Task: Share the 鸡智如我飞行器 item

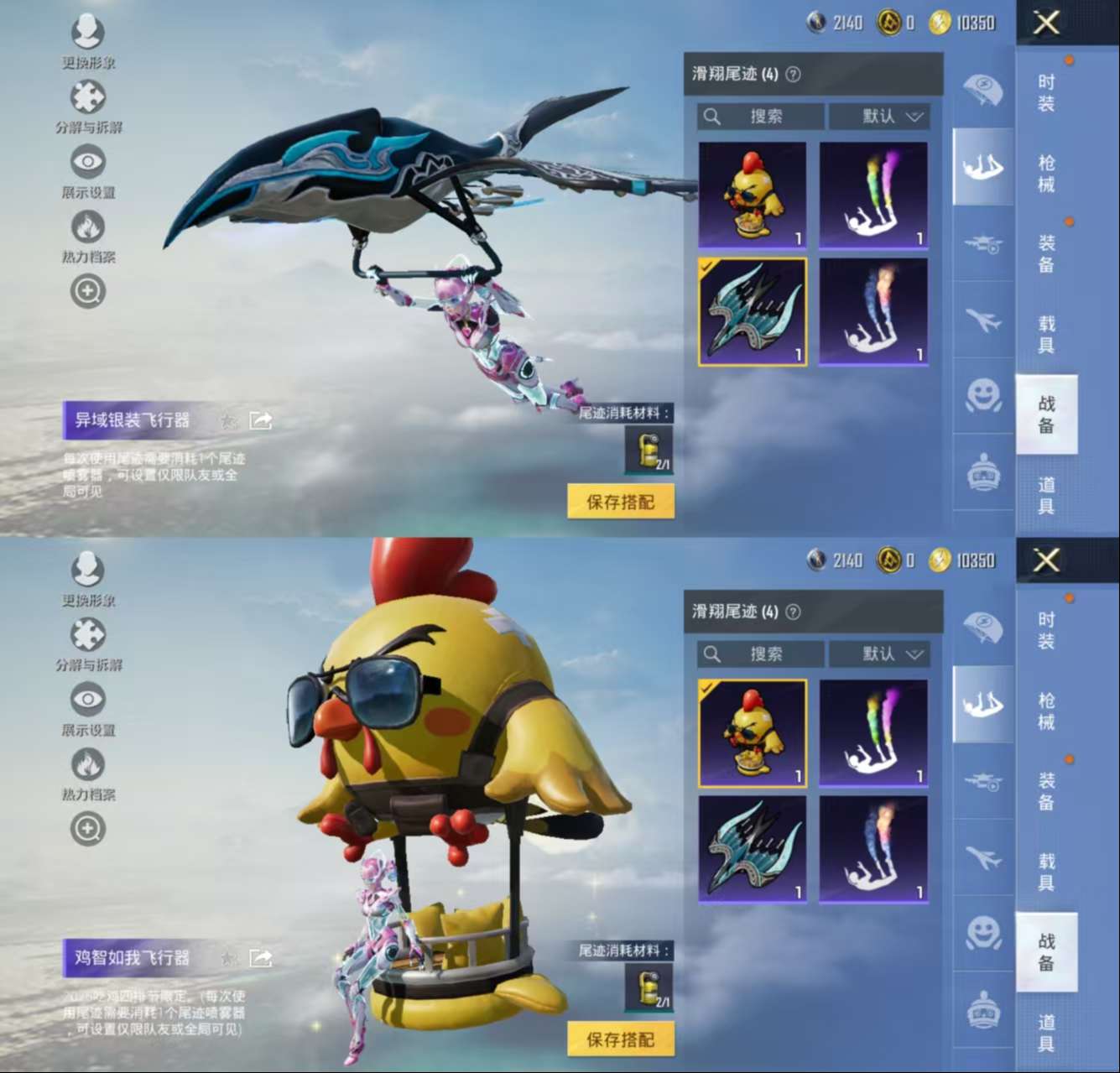Action: [x=261, y=958]
